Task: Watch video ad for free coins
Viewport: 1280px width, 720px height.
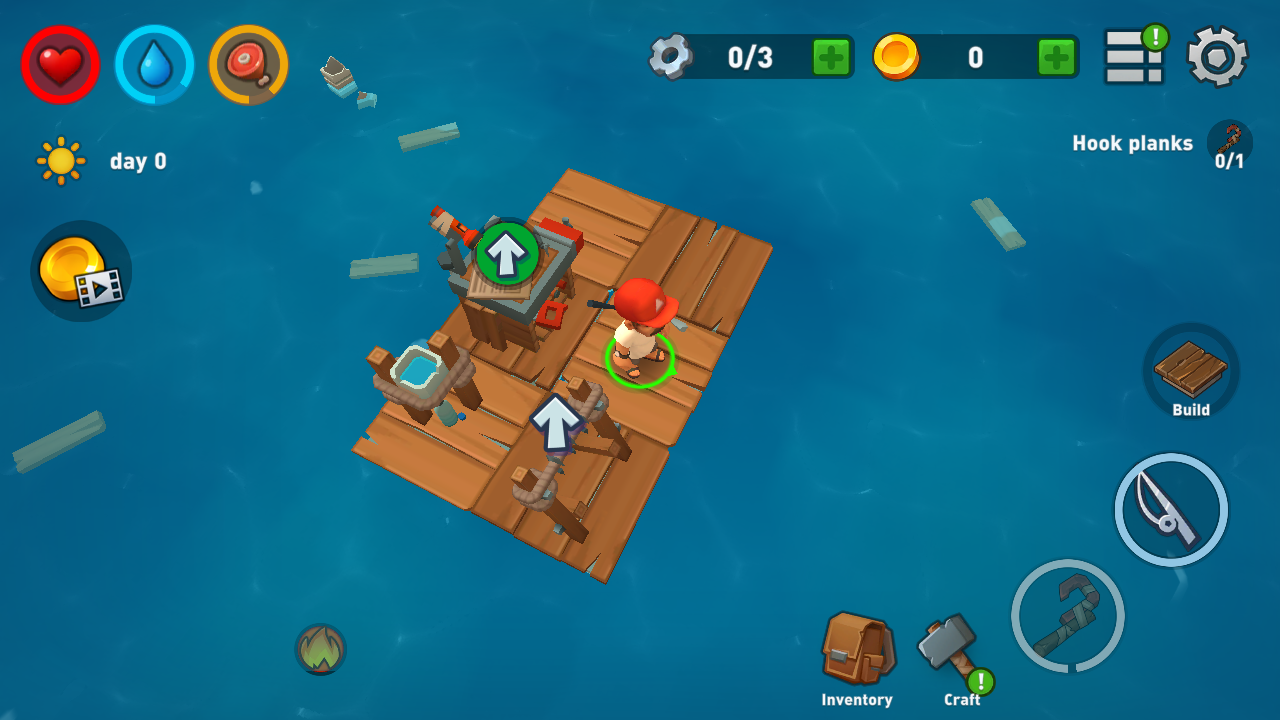Action: 81,271
